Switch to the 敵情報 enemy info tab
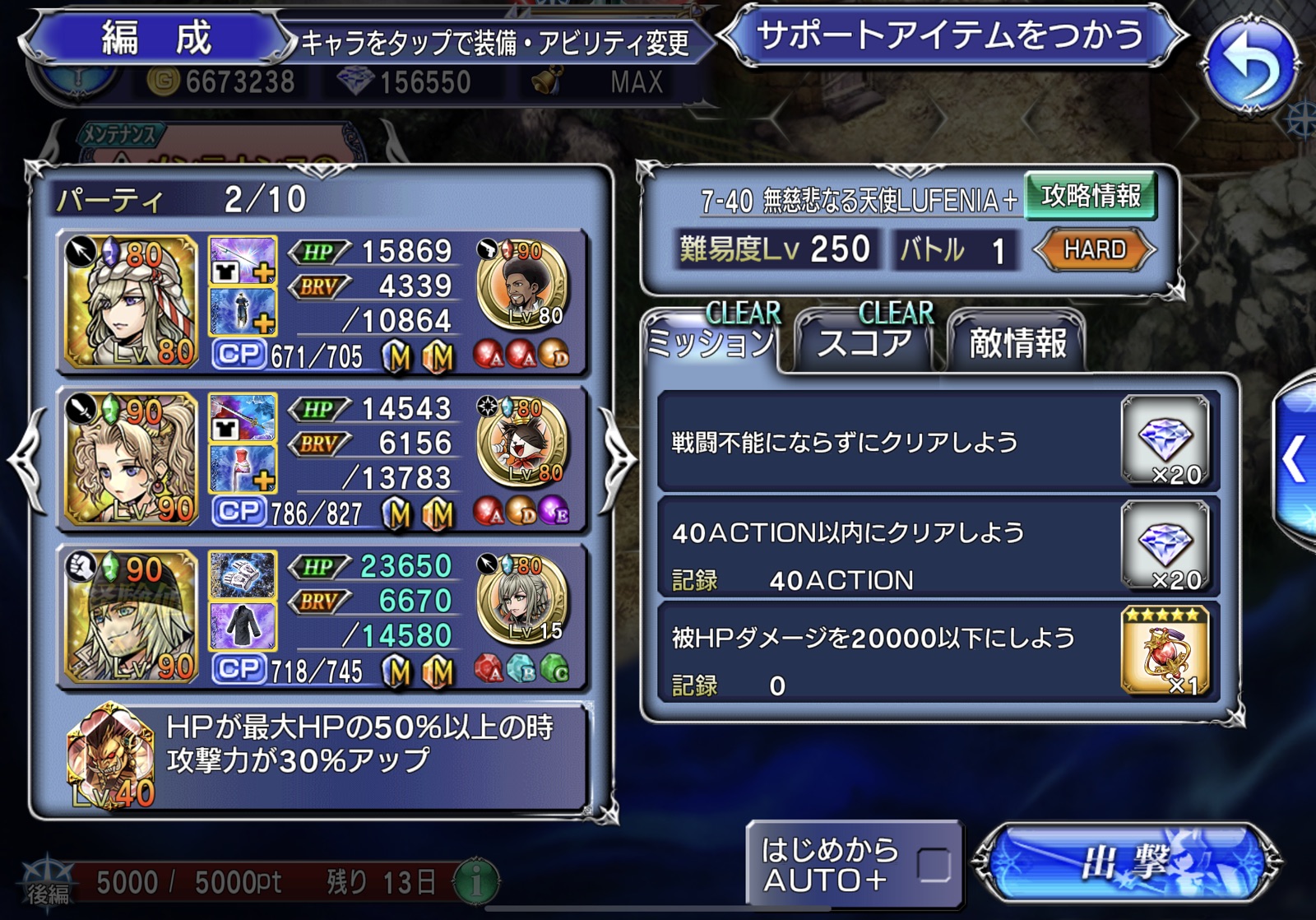The image size is (1316, 920). [x=1017, y=343]
